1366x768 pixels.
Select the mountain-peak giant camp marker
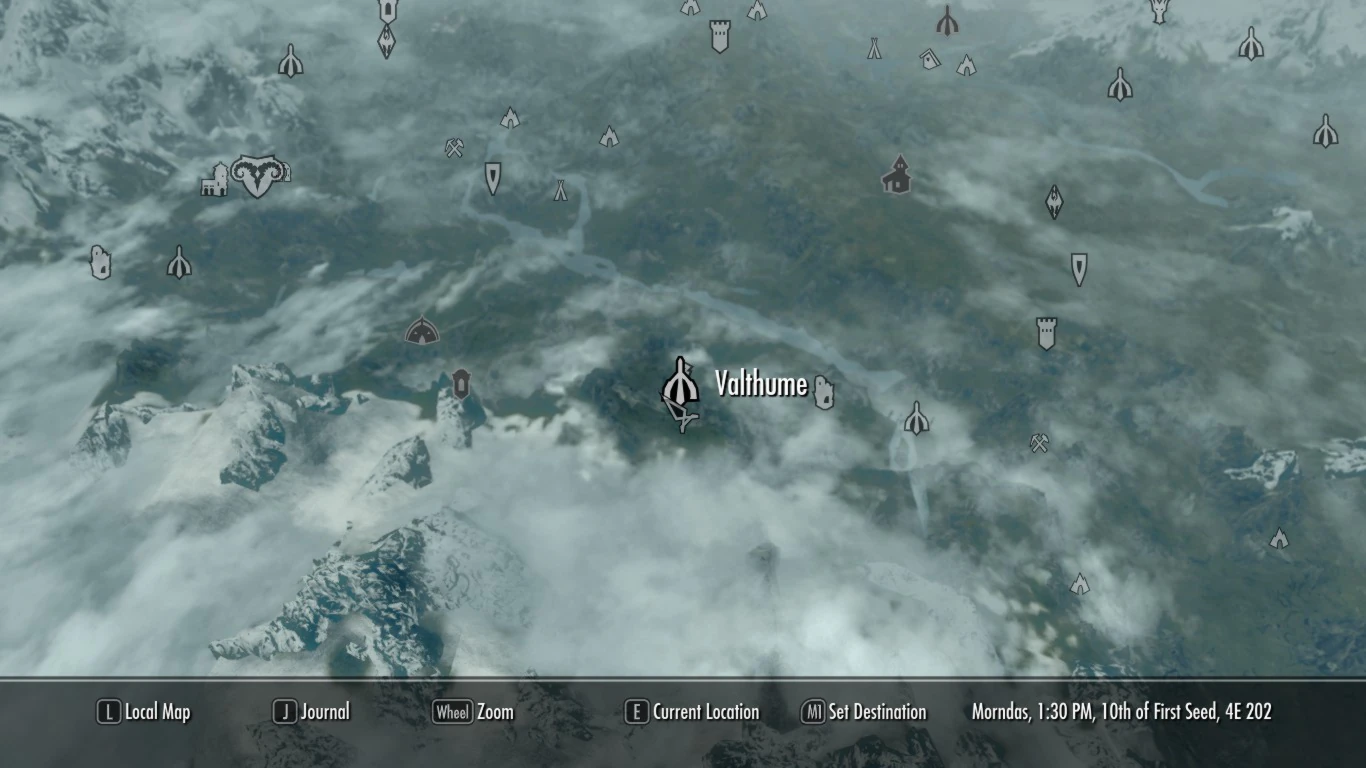508,120
